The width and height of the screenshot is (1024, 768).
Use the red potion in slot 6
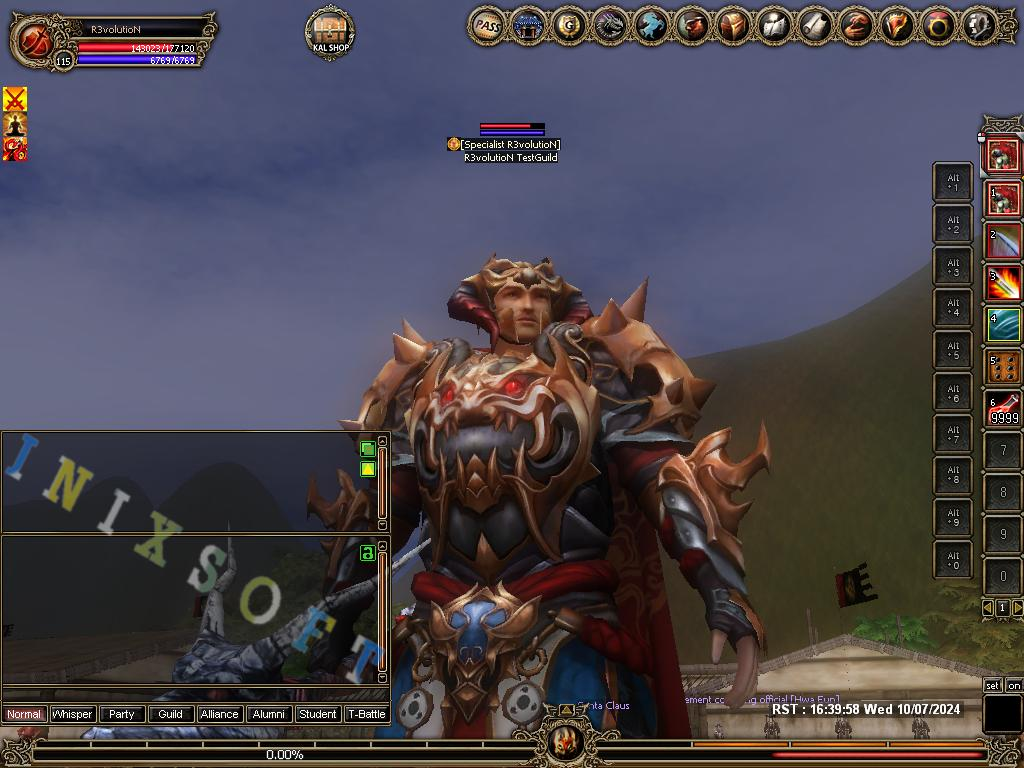pos(1004,410)
